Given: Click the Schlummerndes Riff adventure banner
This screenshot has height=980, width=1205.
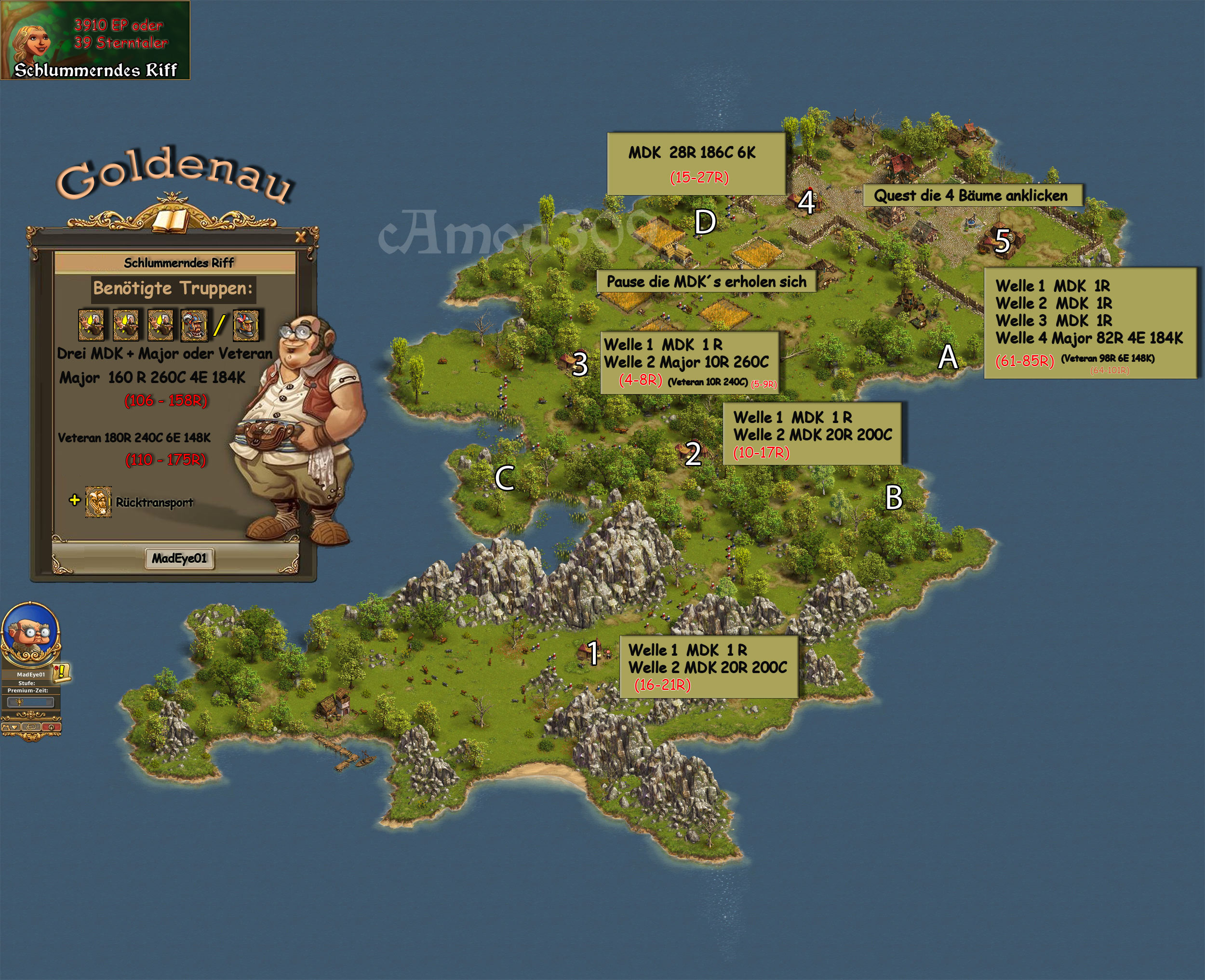Looking at the screenshot, I should coord(95,40).
